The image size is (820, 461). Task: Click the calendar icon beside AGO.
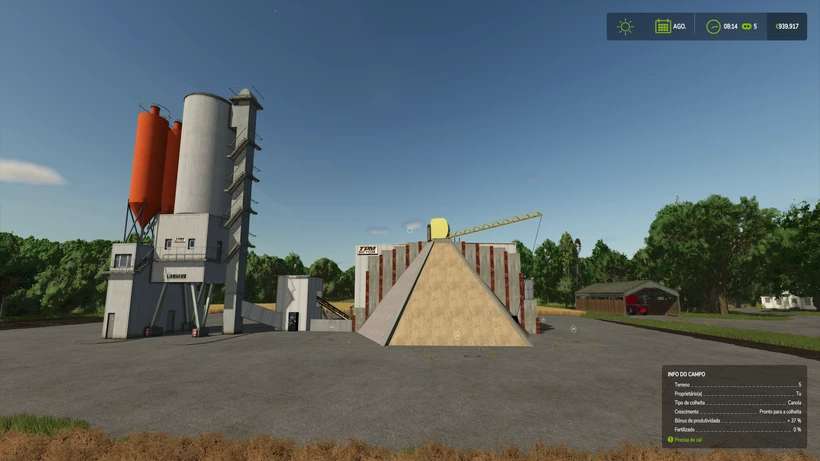663,27
